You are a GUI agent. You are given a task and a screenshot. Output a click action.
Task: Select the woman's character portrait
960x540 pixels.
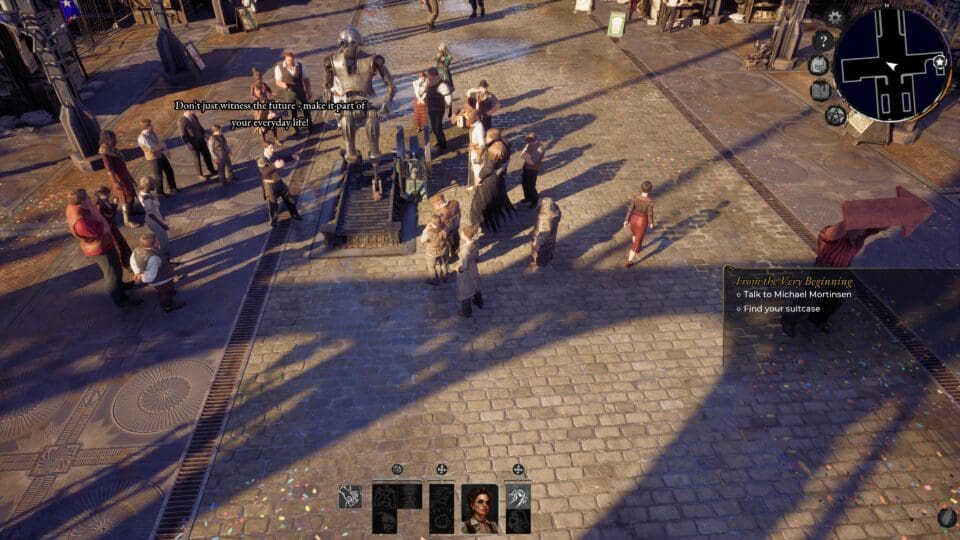(480, 508)
